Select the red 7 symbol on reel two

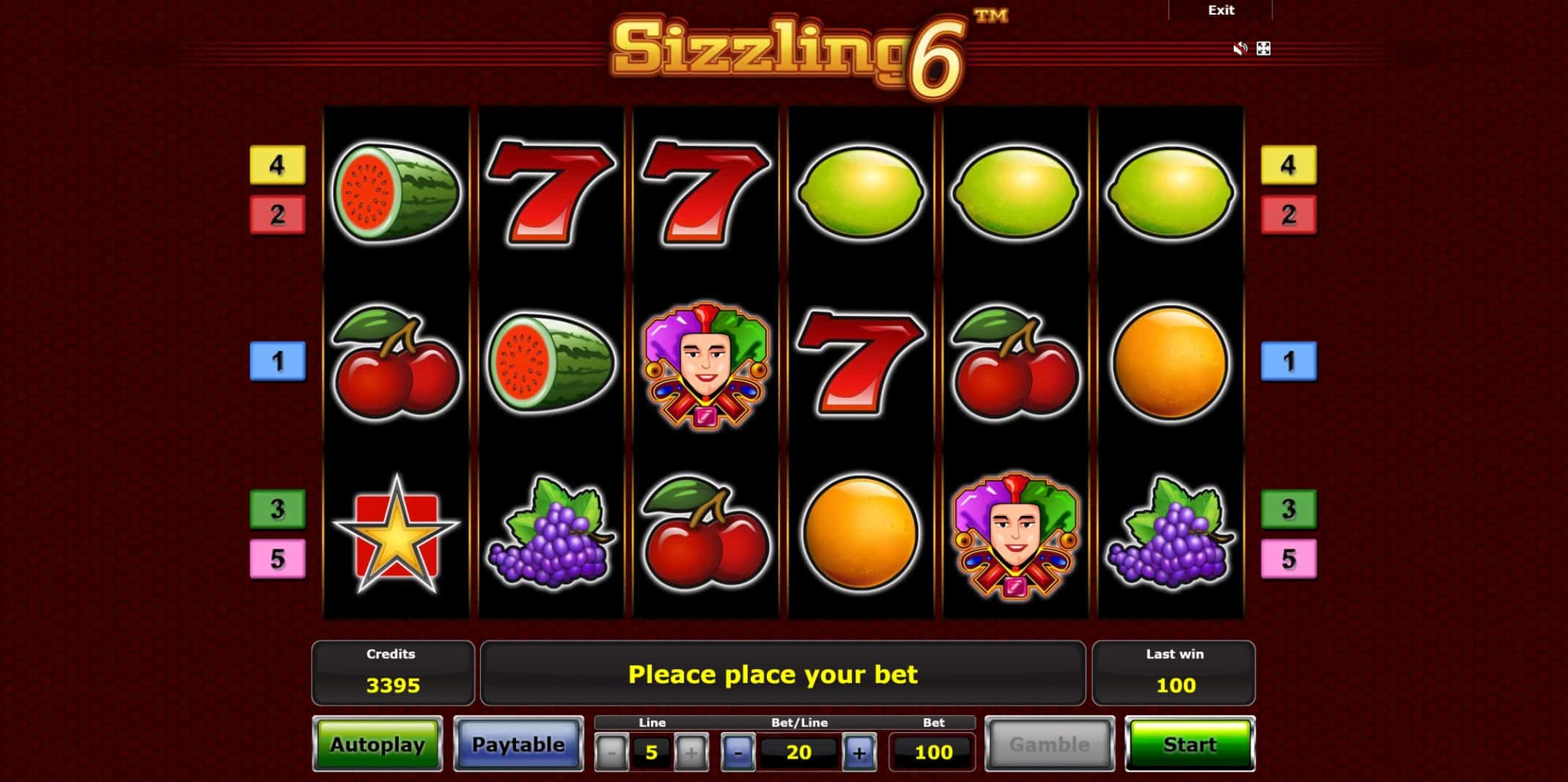point(552,192)
